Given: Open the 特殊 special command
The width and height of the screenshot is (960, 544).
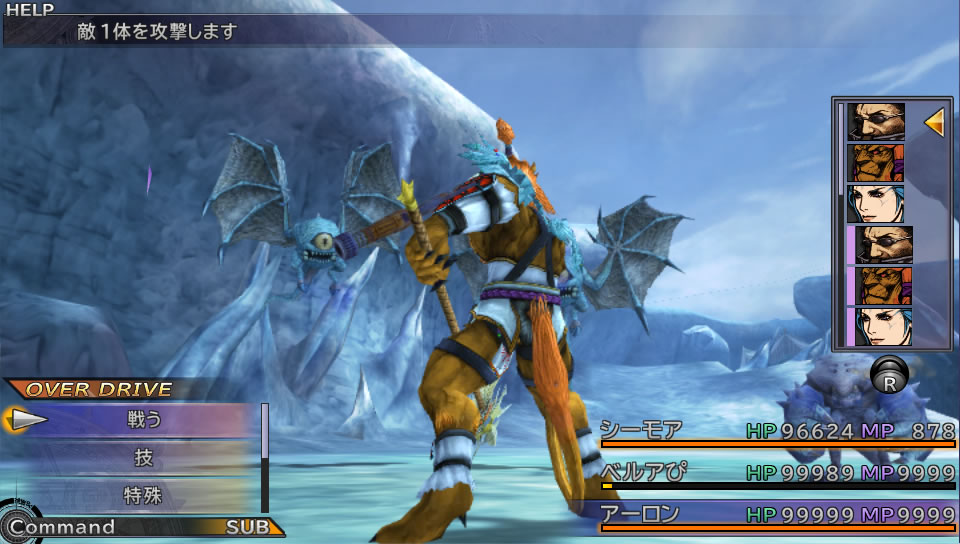Looking at the screenshot, I should point(144,494).
